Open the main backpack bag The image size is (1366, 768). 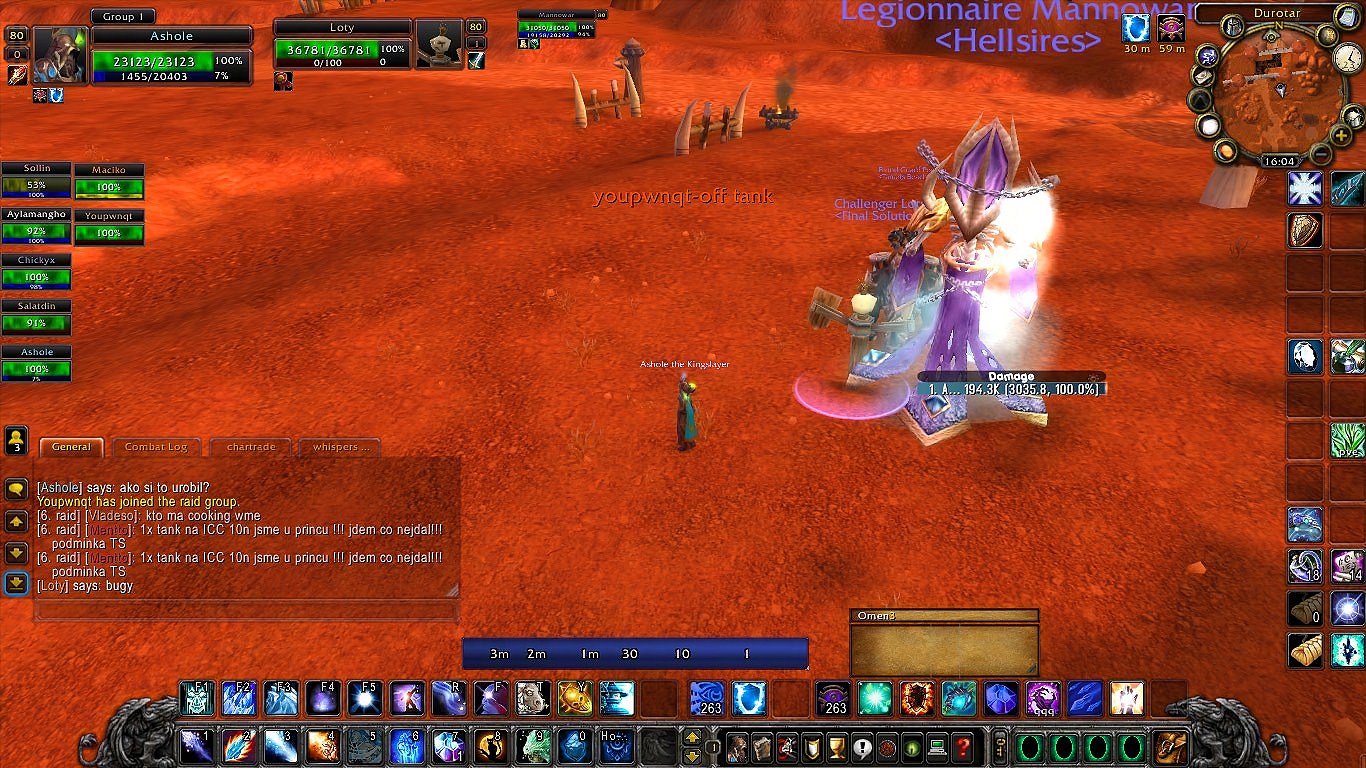pos(1169,746)
